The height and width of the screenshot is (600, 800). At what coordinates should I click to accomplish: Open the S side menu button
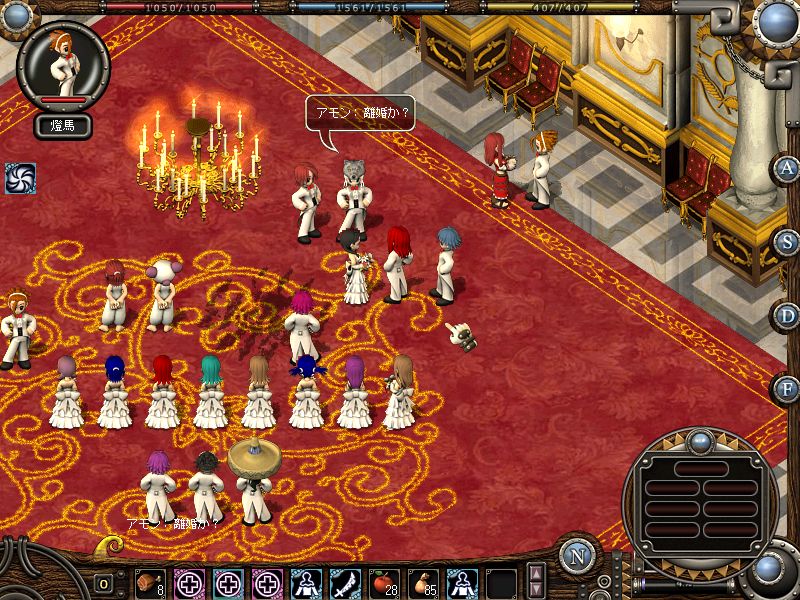coord(788,242)
